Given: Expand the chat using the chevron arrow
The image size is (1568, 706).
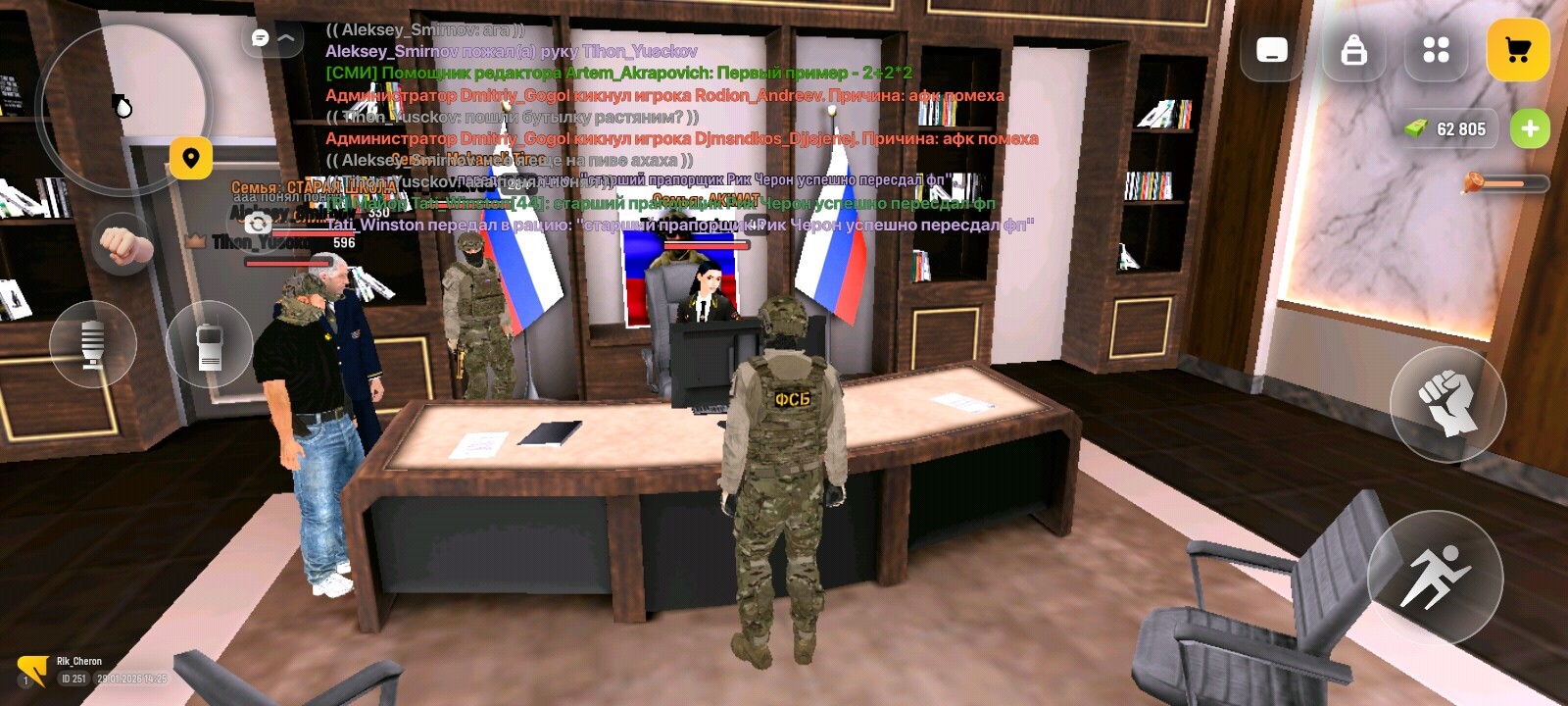Looking at the screenshot, I should coord(284,39).
